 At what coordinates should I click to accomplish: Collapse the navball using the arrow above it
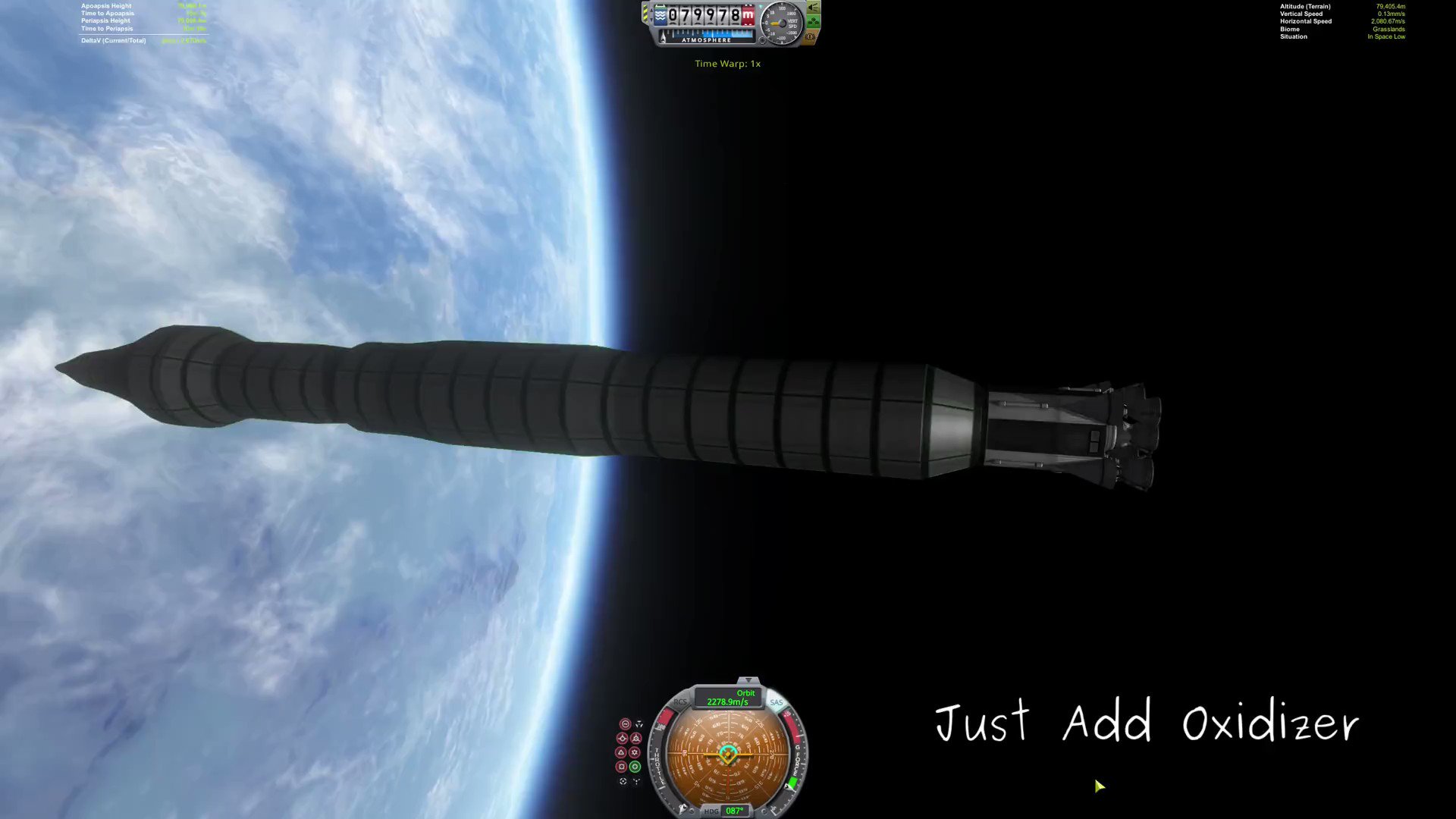tap(748, 680)
